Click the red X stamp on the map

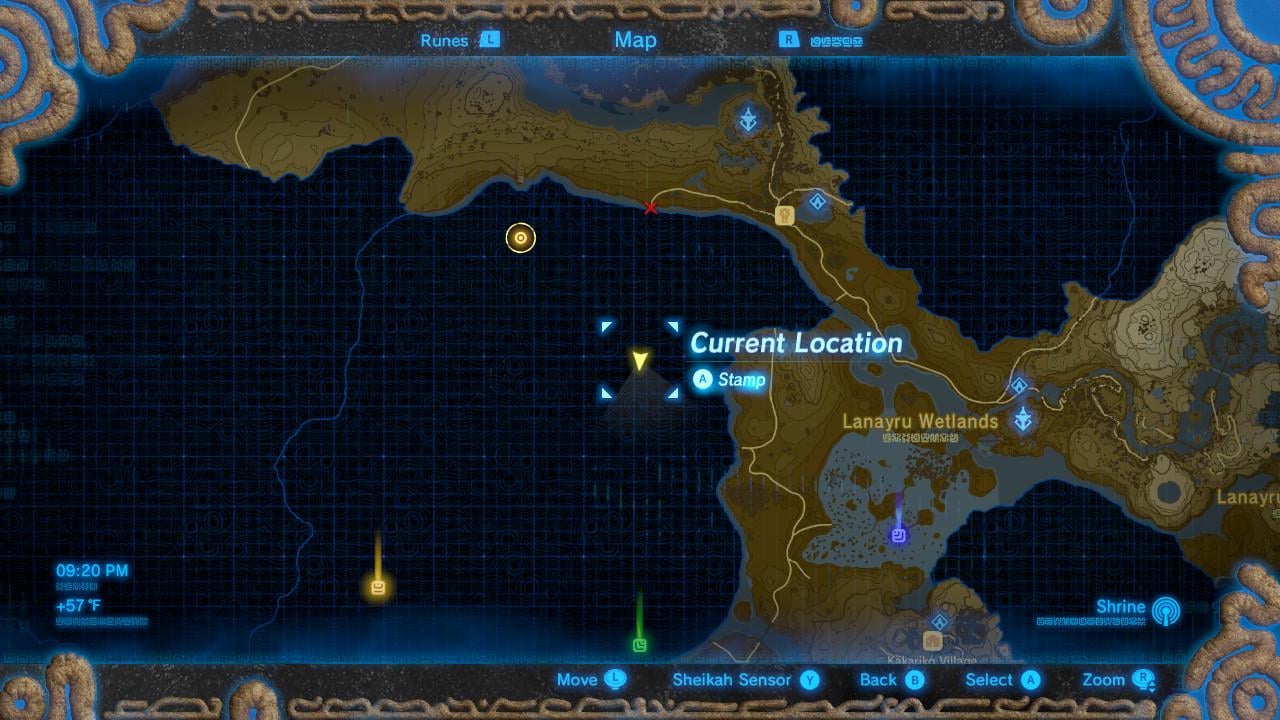(x=651, y=208)
